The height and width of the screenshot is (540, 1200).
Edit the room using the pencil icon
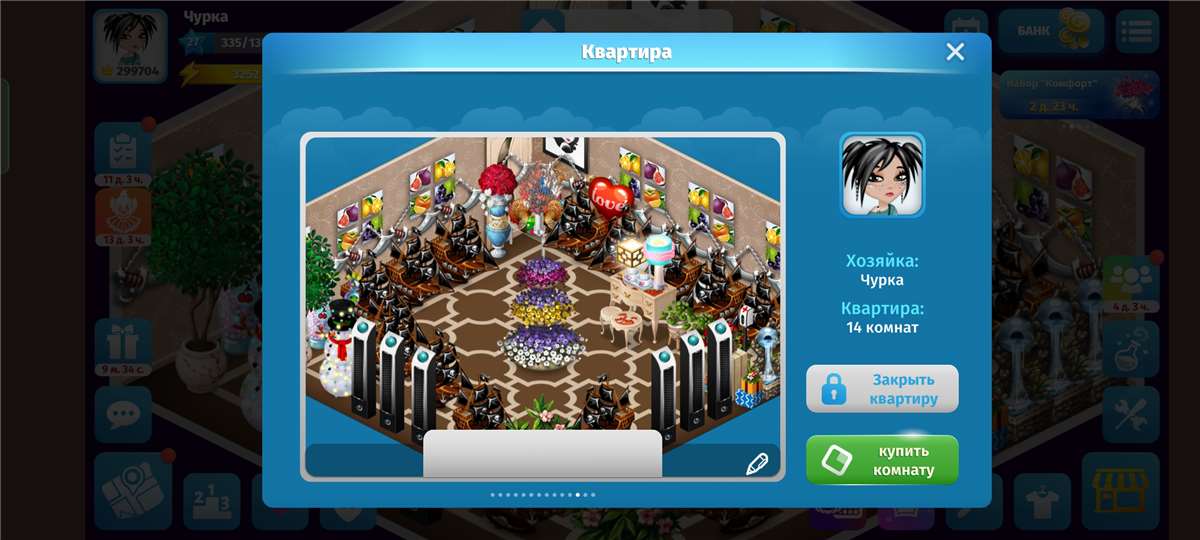point(757,463)
